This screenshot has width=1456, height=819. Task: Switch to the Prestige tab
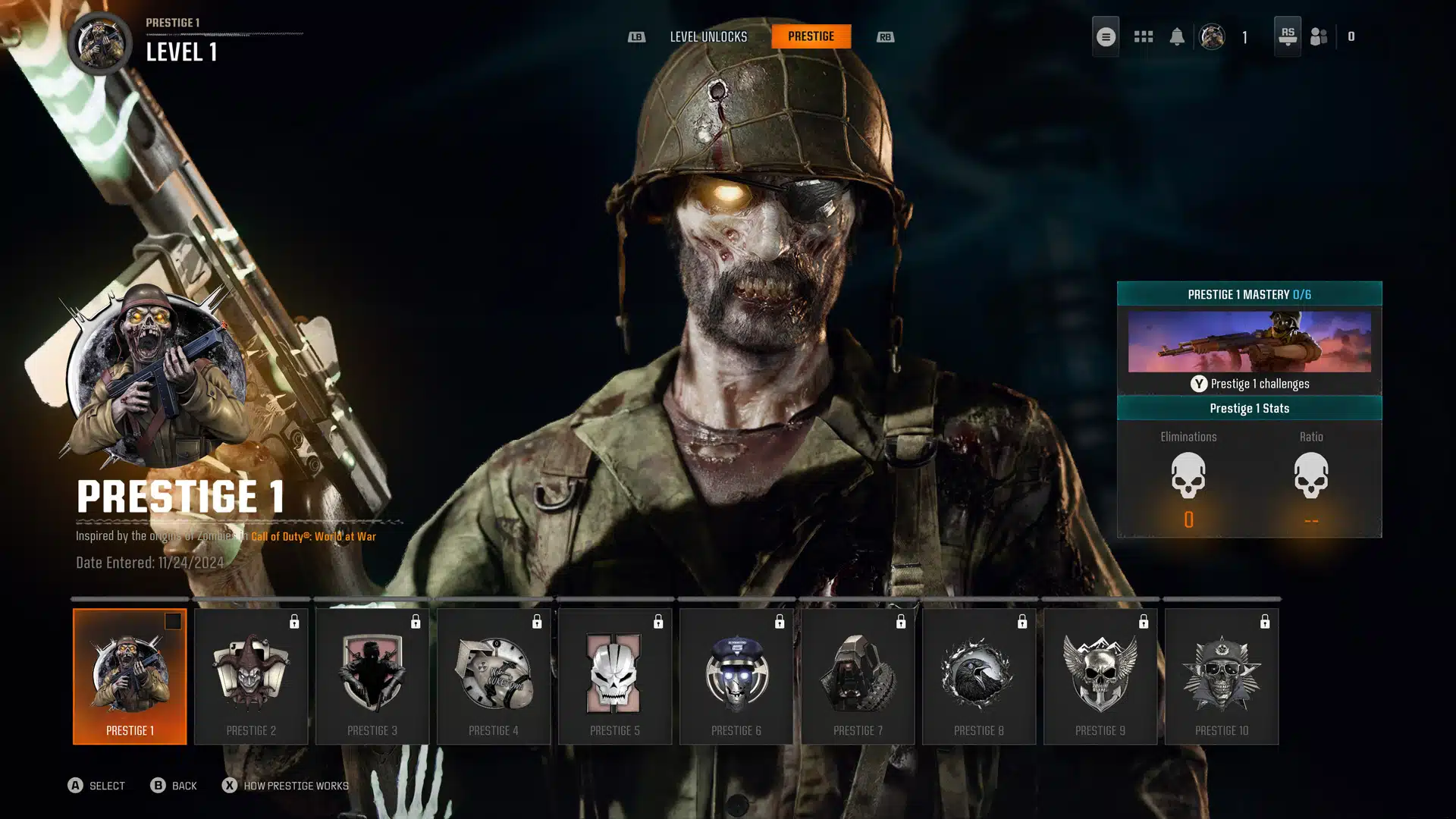point(811,36)
